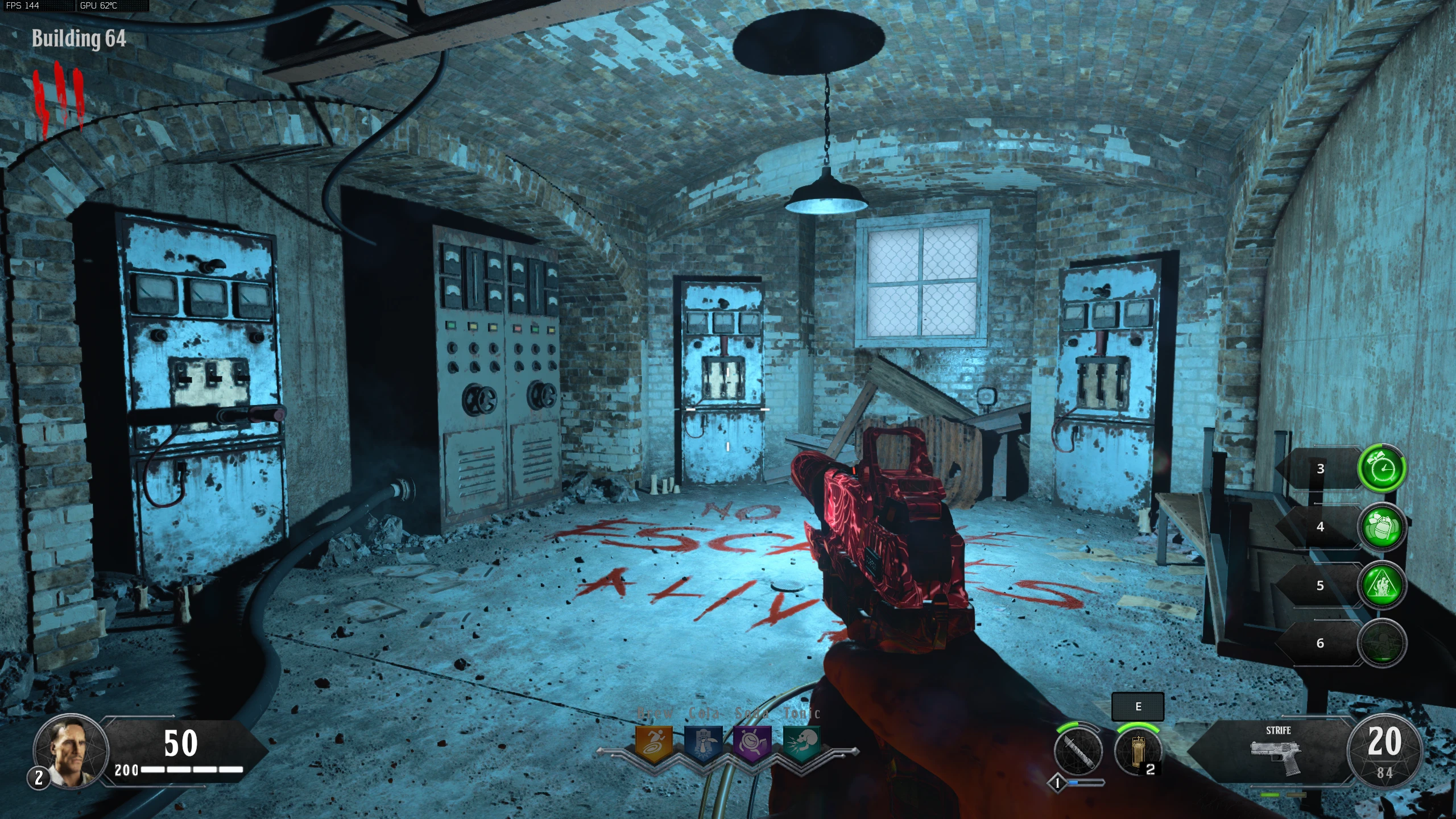Activate the grenade elixir in slot 4
Image resolution: width=1456 pixels, height=819 pixels.
(1382, 527)
